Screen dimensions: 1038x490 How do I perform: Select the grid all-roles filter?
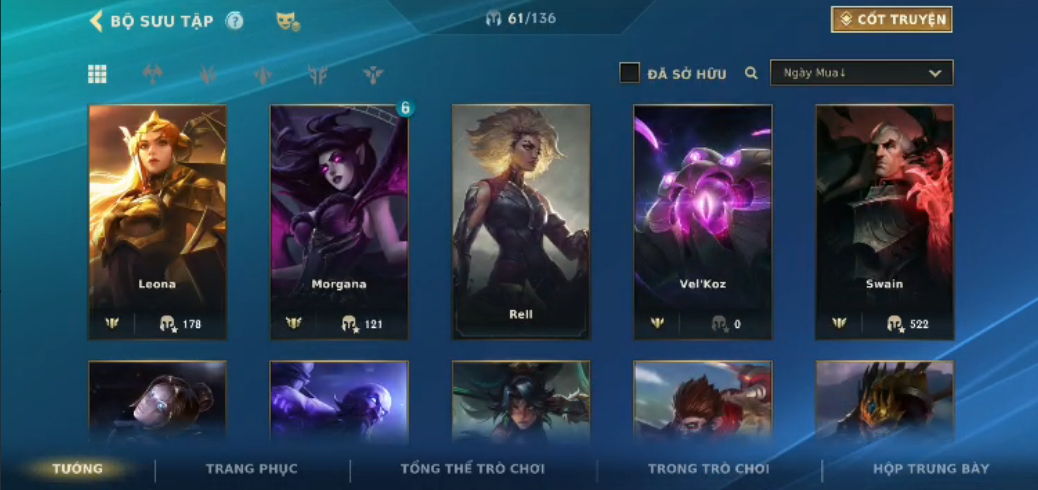pos(97,73)
